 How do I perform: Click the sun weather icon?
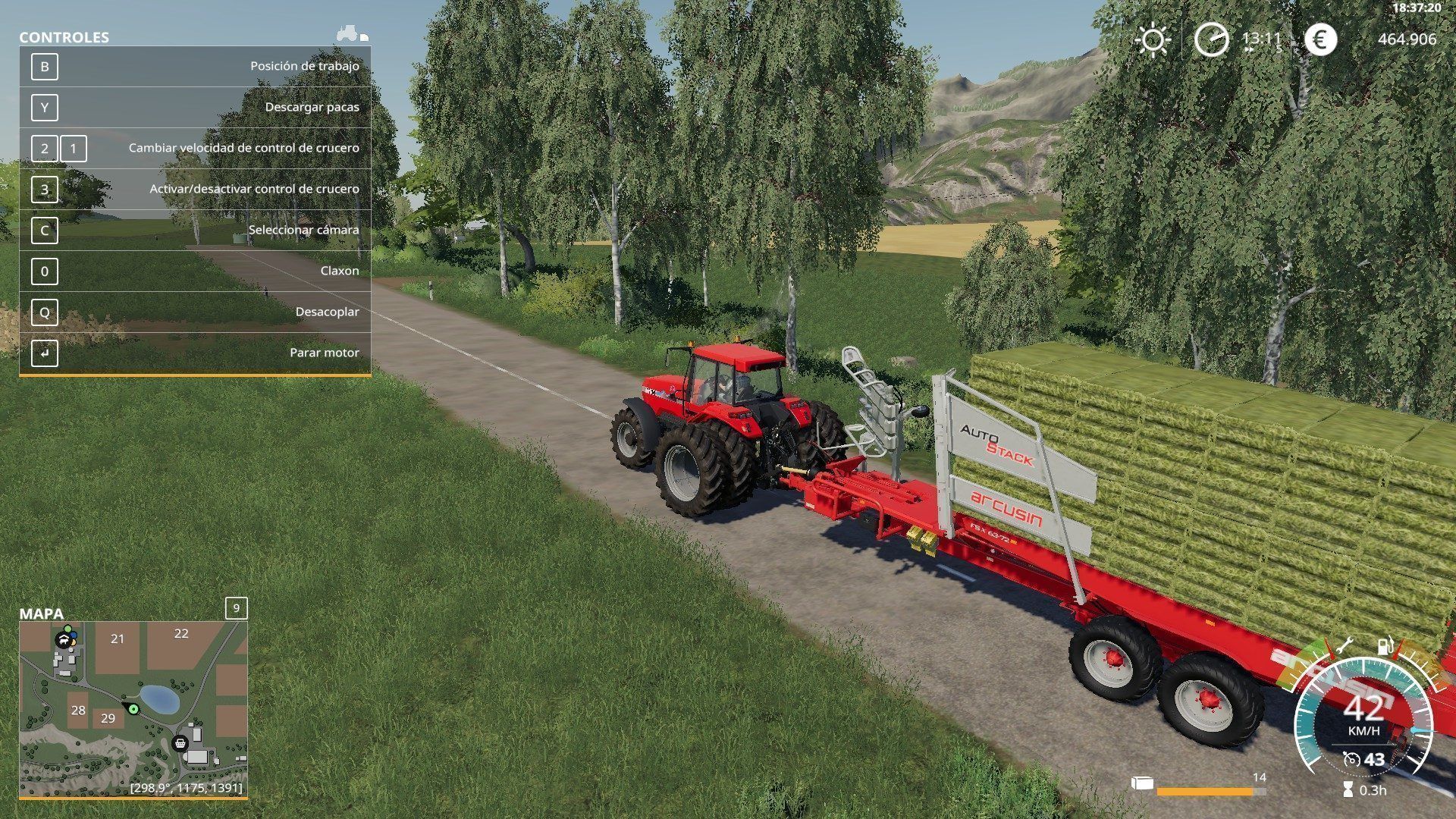click(x=1153, y=39)
